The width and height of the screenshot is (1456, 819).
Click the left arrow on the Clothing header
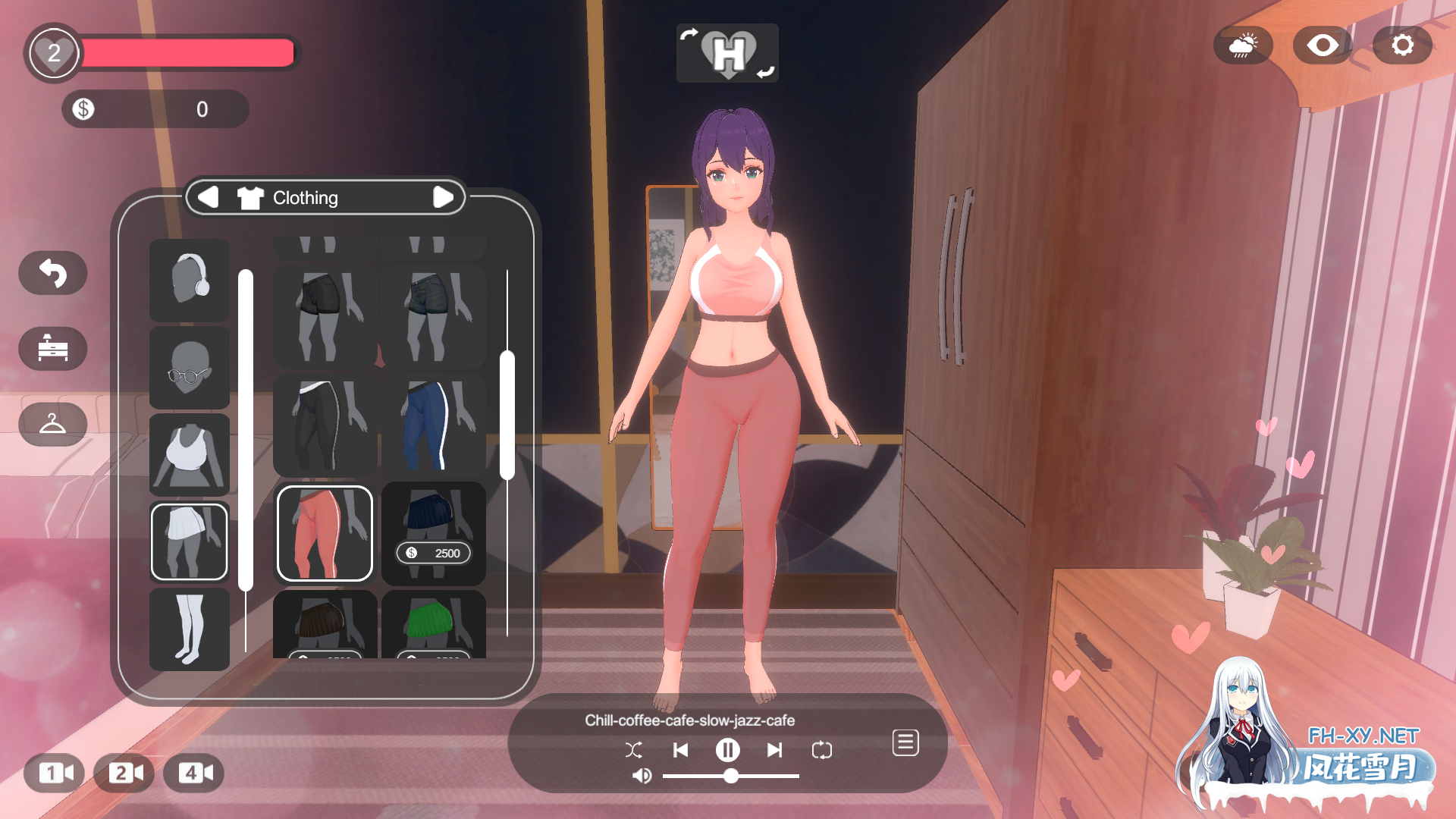coord(210,197)
